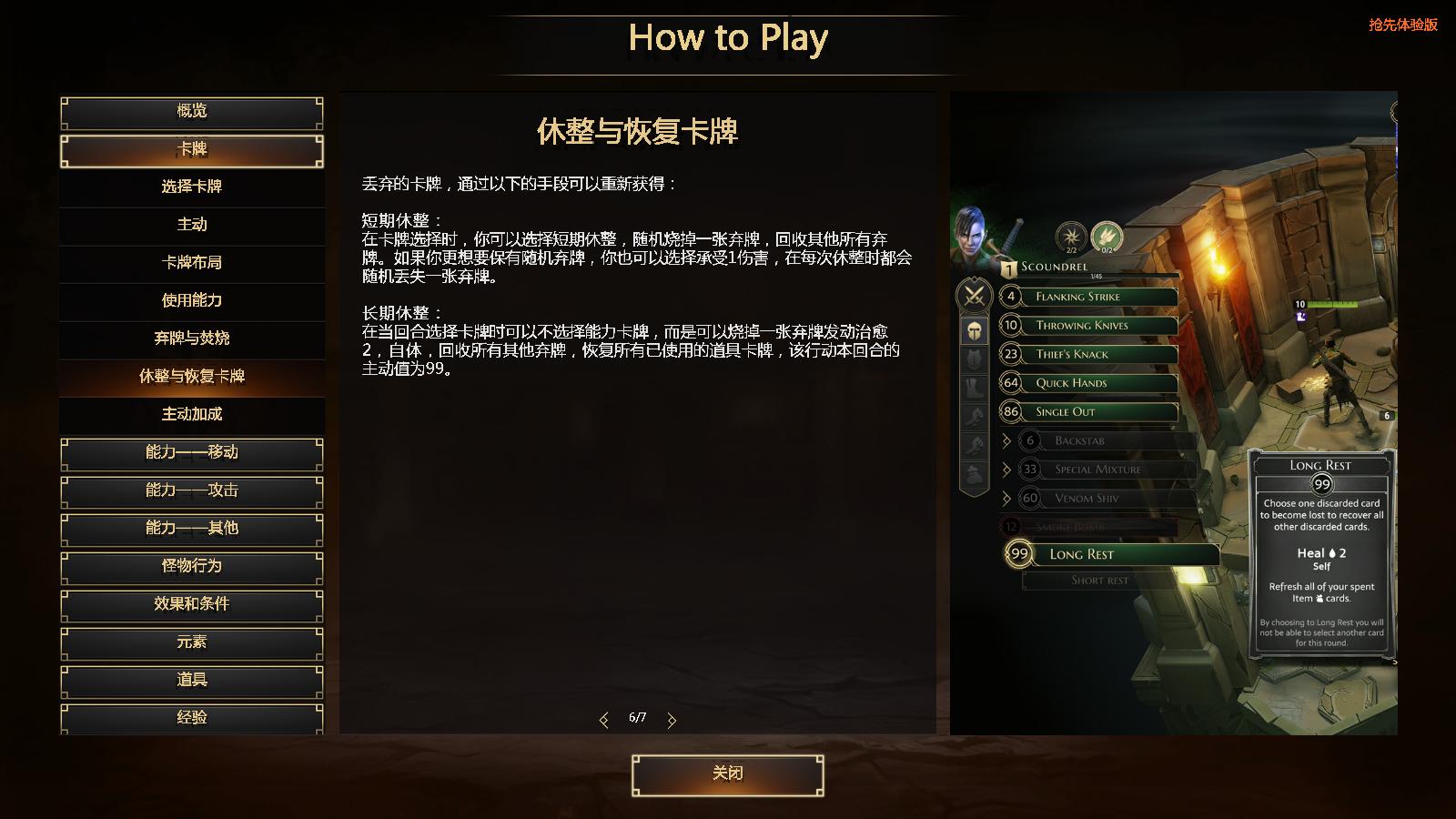Viewport: 1456px width, 819px height.
Task: Open the 元素 help section
Action: 190,642
